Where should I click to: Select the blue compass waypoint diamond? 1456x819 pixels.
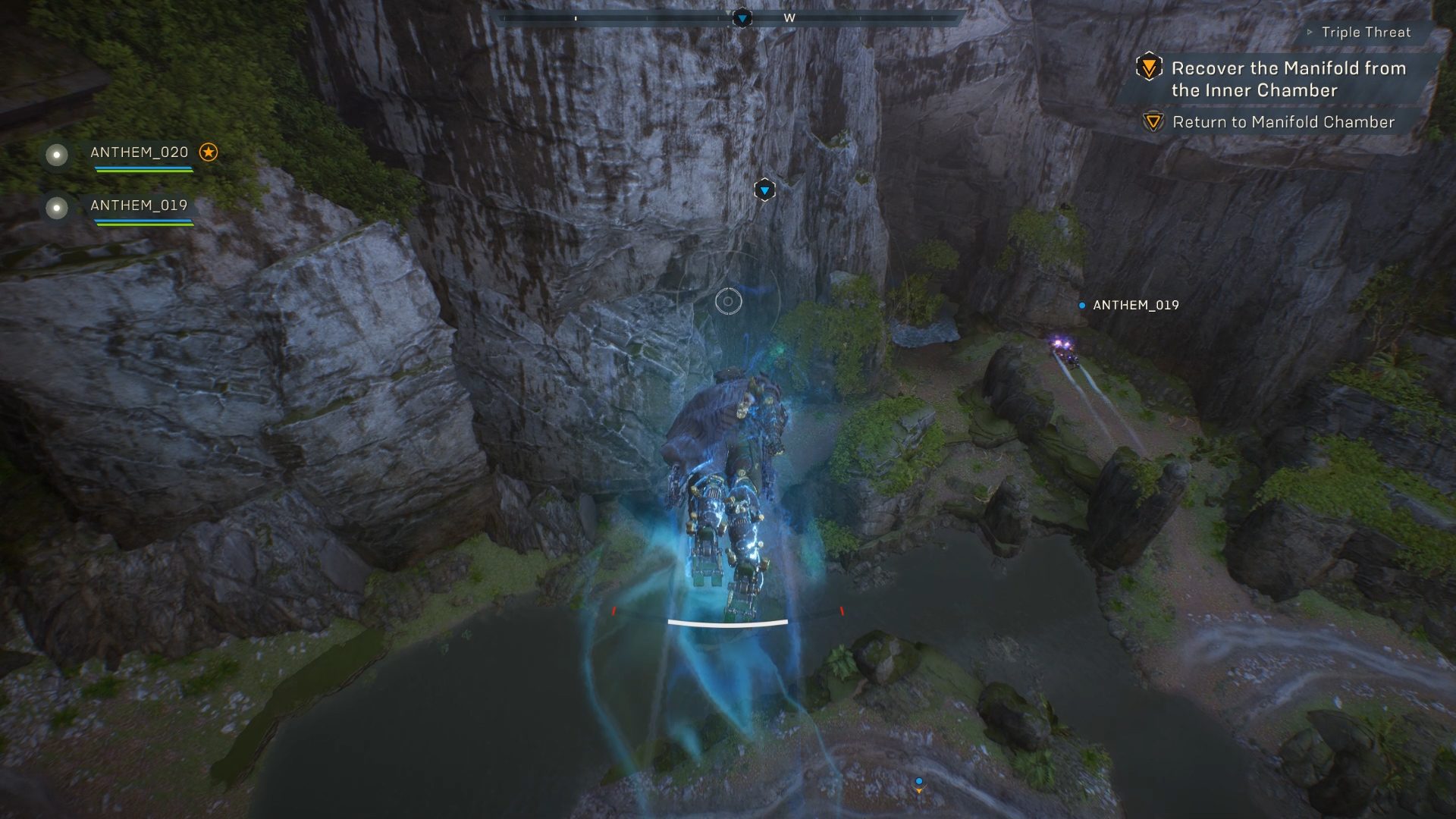(741, 18)
